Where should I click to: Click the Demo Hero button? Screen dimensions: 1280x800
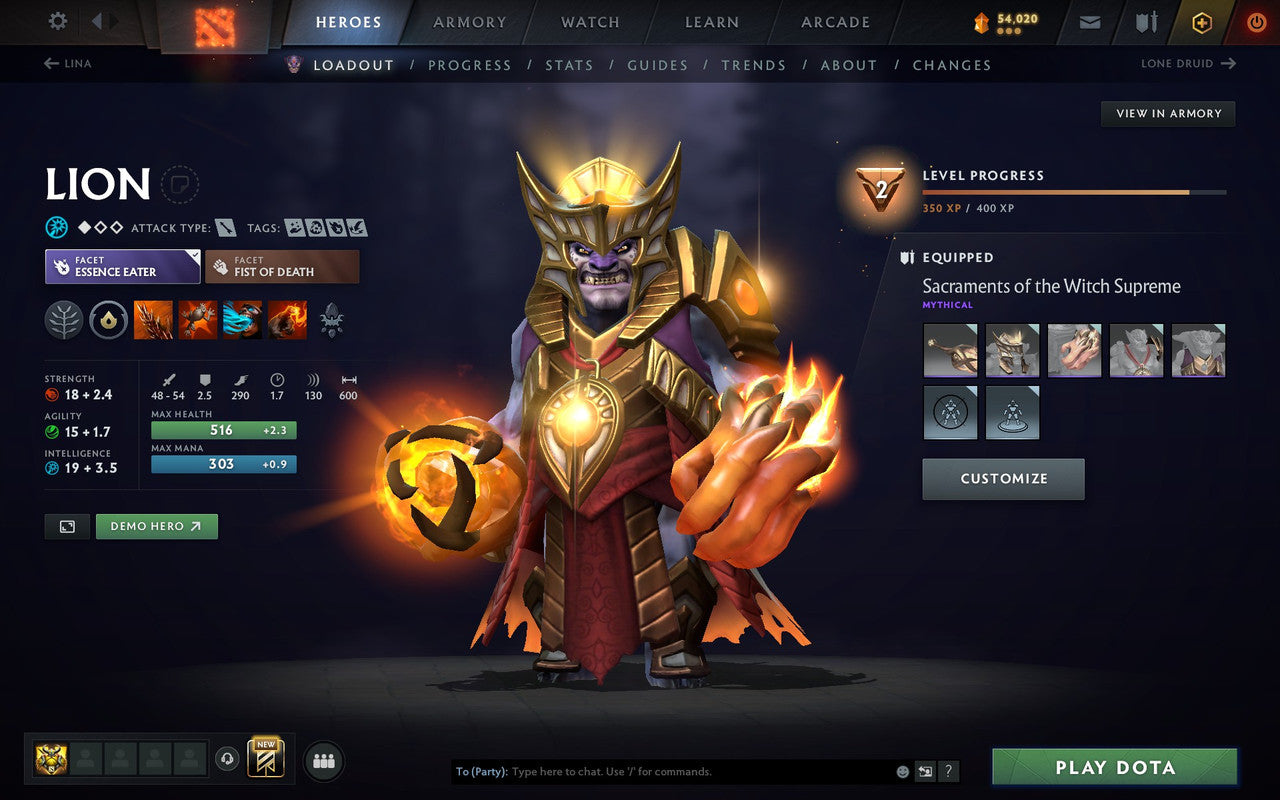pos(156,526)
